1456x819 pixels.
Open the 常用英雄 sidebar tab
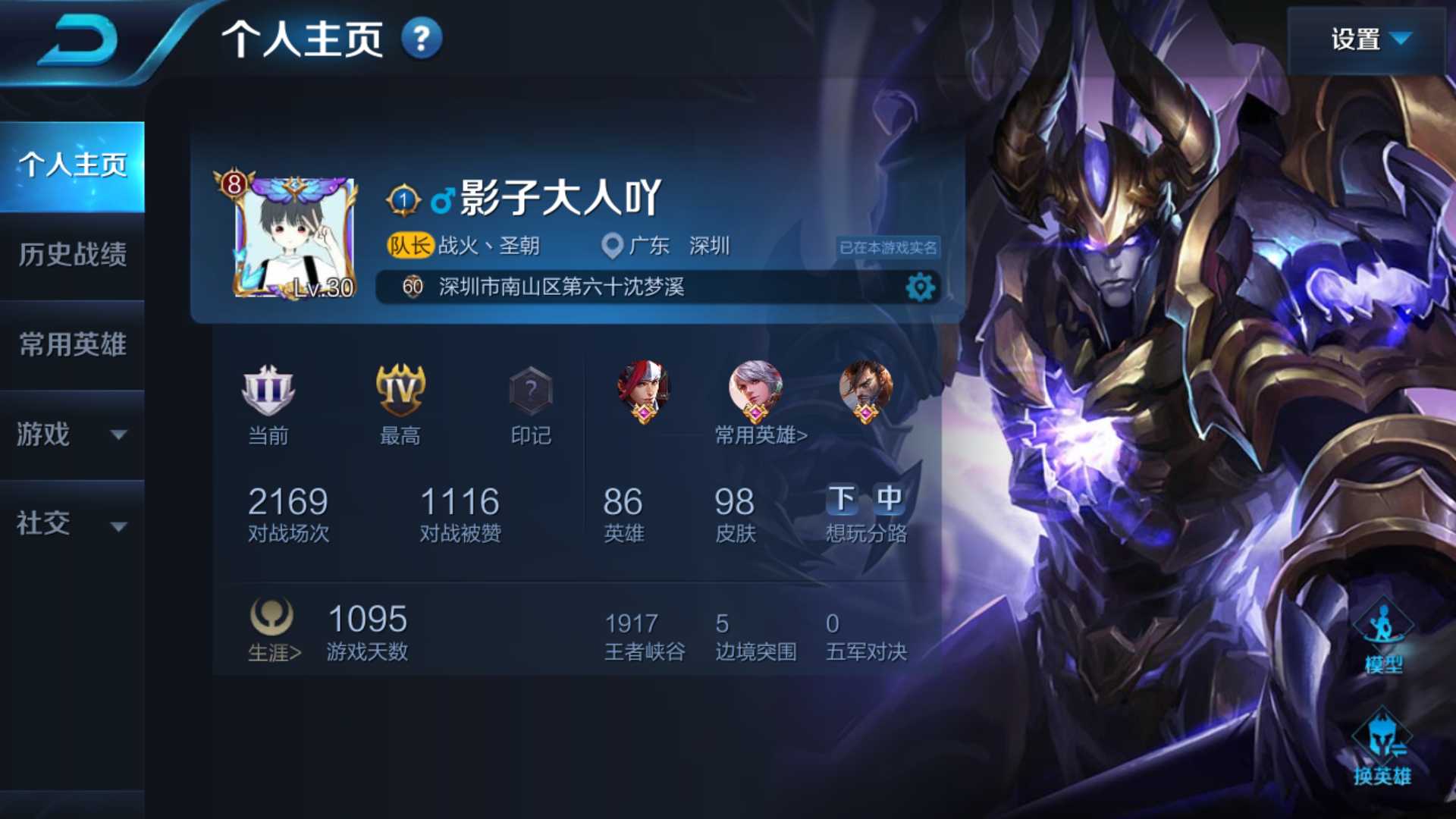[x=72, y=345]
